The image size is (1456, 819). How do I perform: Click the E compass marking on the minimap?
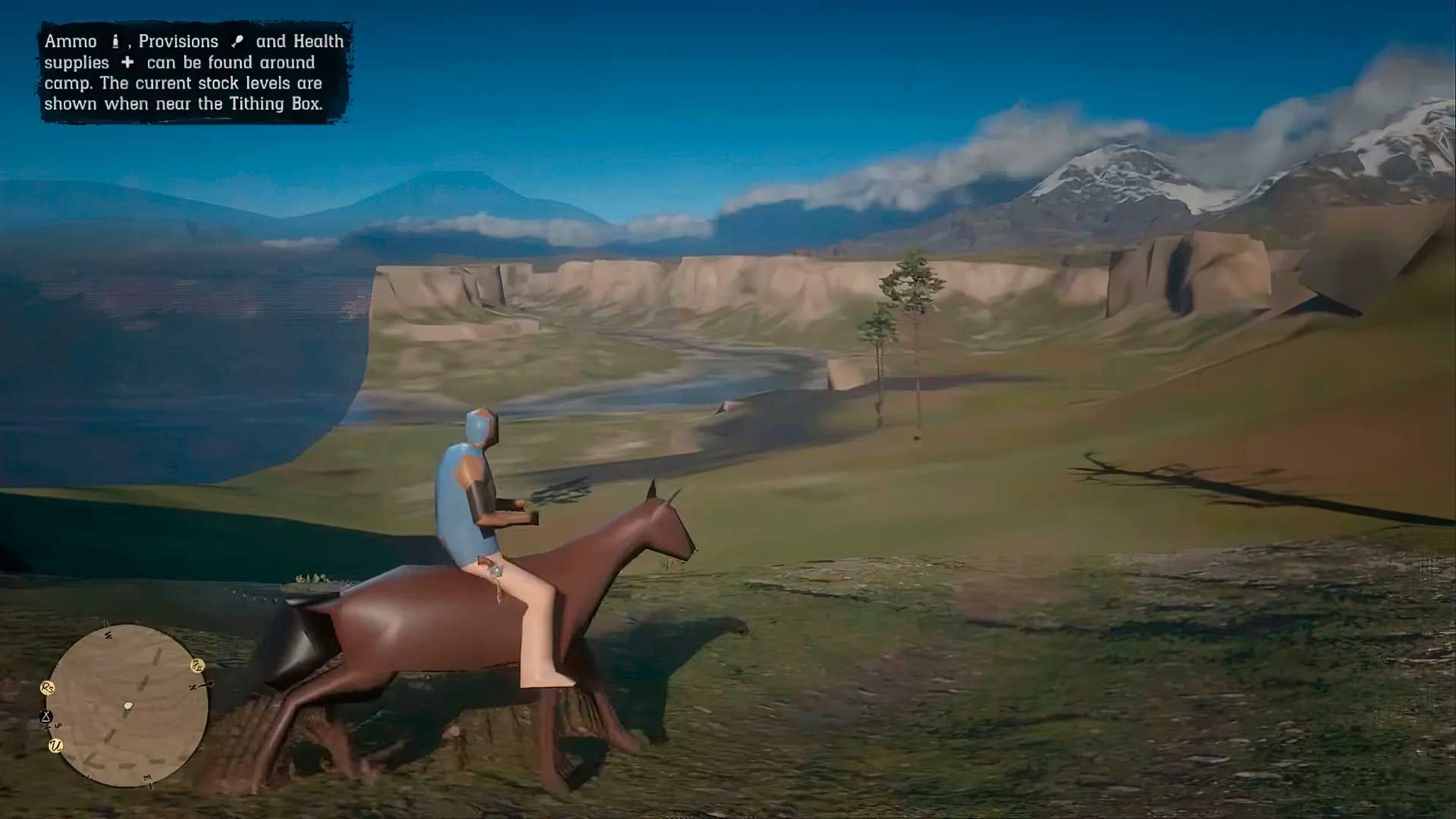click(x=147, y=777)
